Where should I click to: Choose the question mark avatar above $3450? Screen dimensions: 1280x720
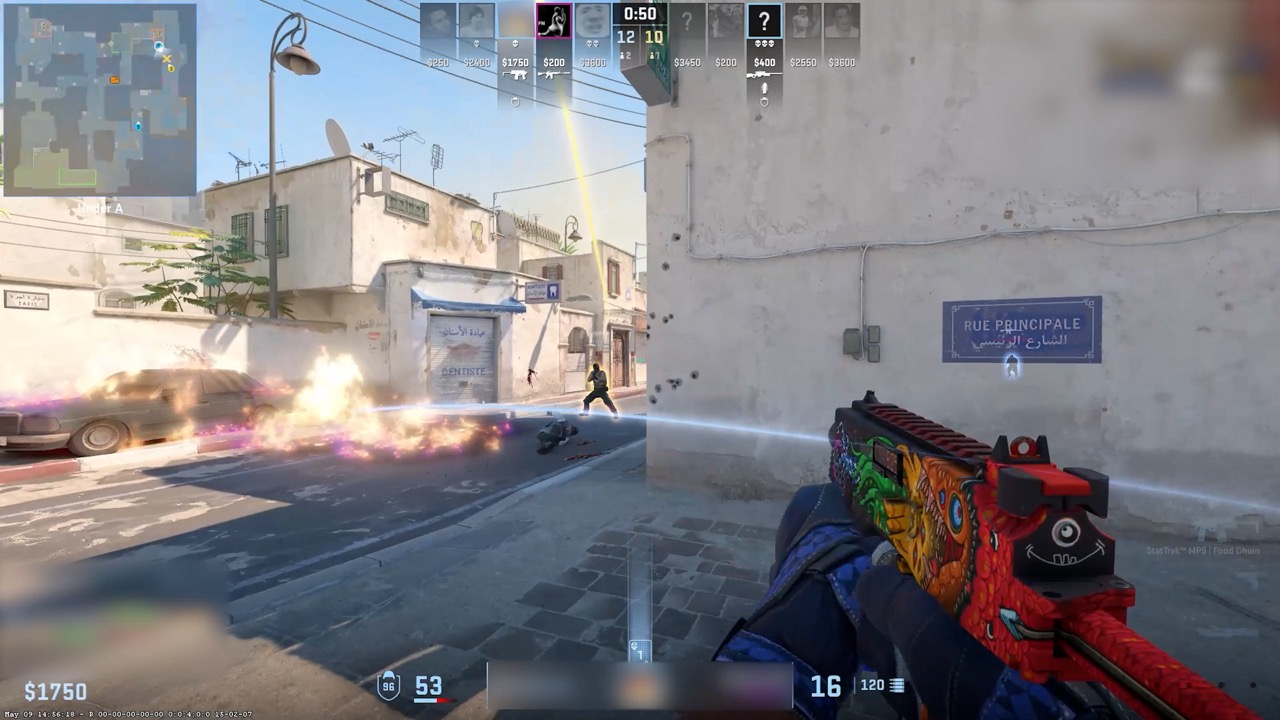click(687, 21)
